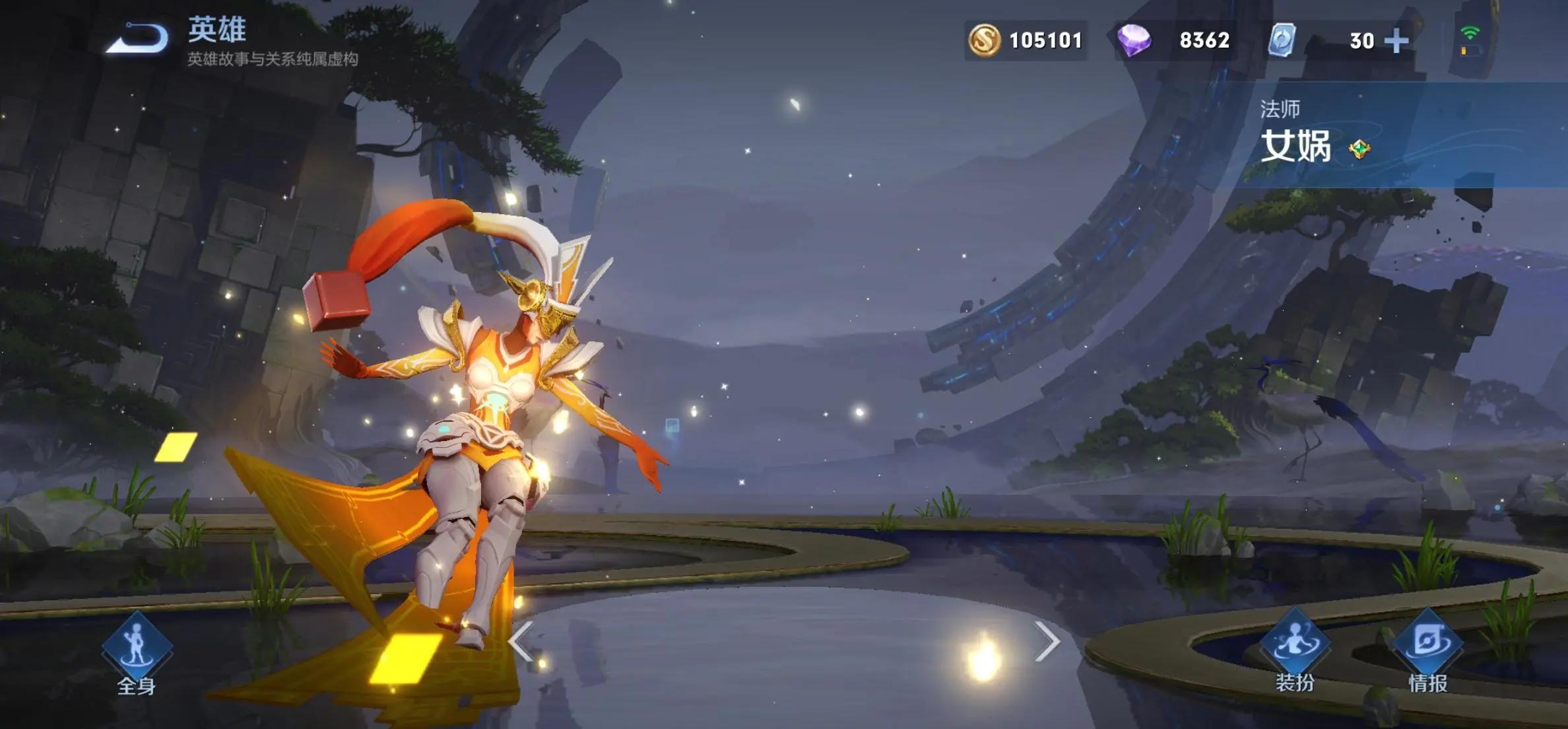Open the 情报 hero info page
Screen dimensions: 1568x729
(1427, 650)
